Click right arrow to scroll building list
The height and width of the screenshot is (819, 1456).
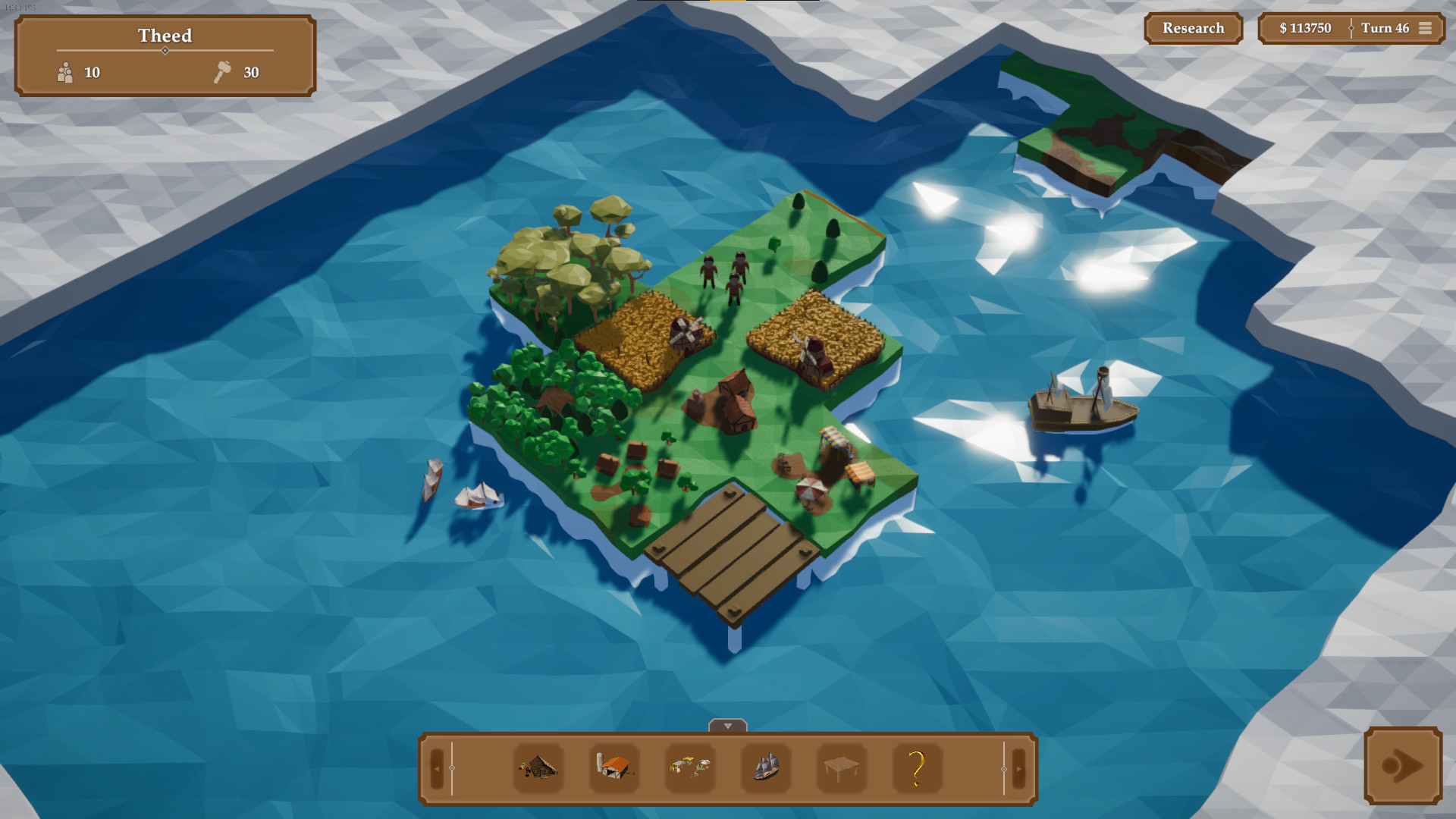tap(1017, 768)
